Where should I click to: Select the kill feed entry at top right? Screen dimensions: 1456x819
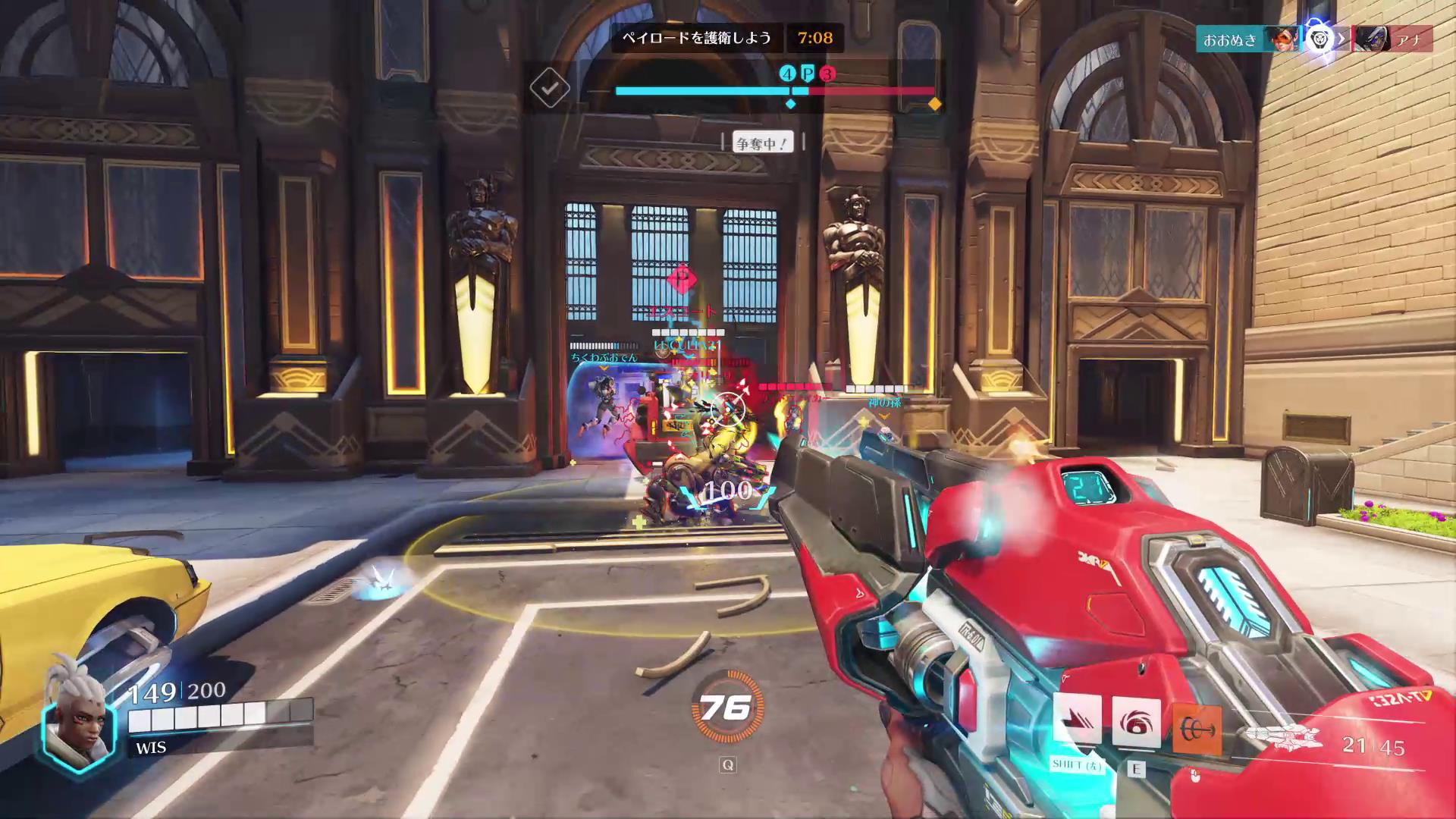(1313, 39)
